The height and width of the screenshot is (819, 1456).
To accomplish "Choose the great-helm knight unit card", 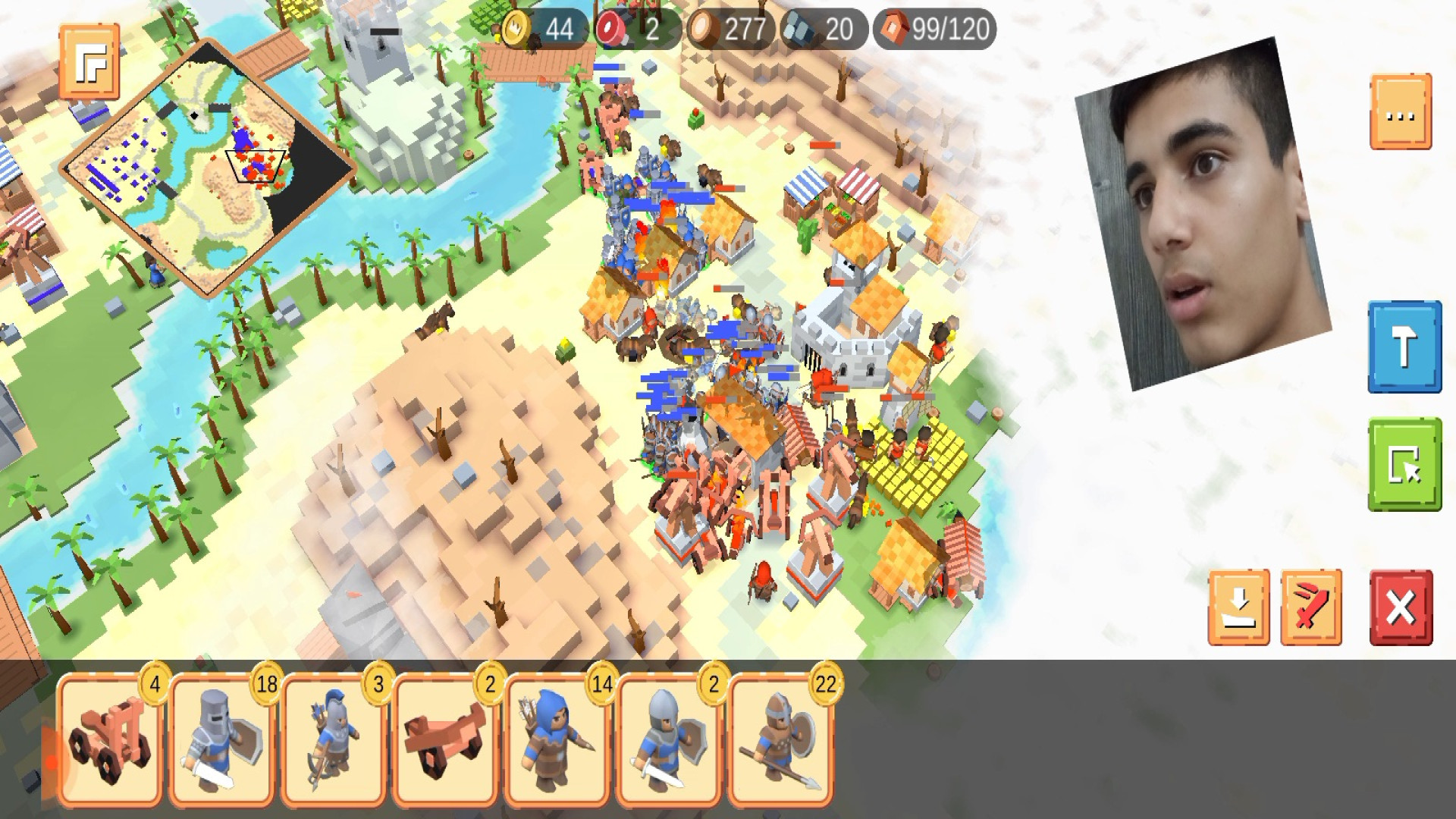I will coord(222,741).
